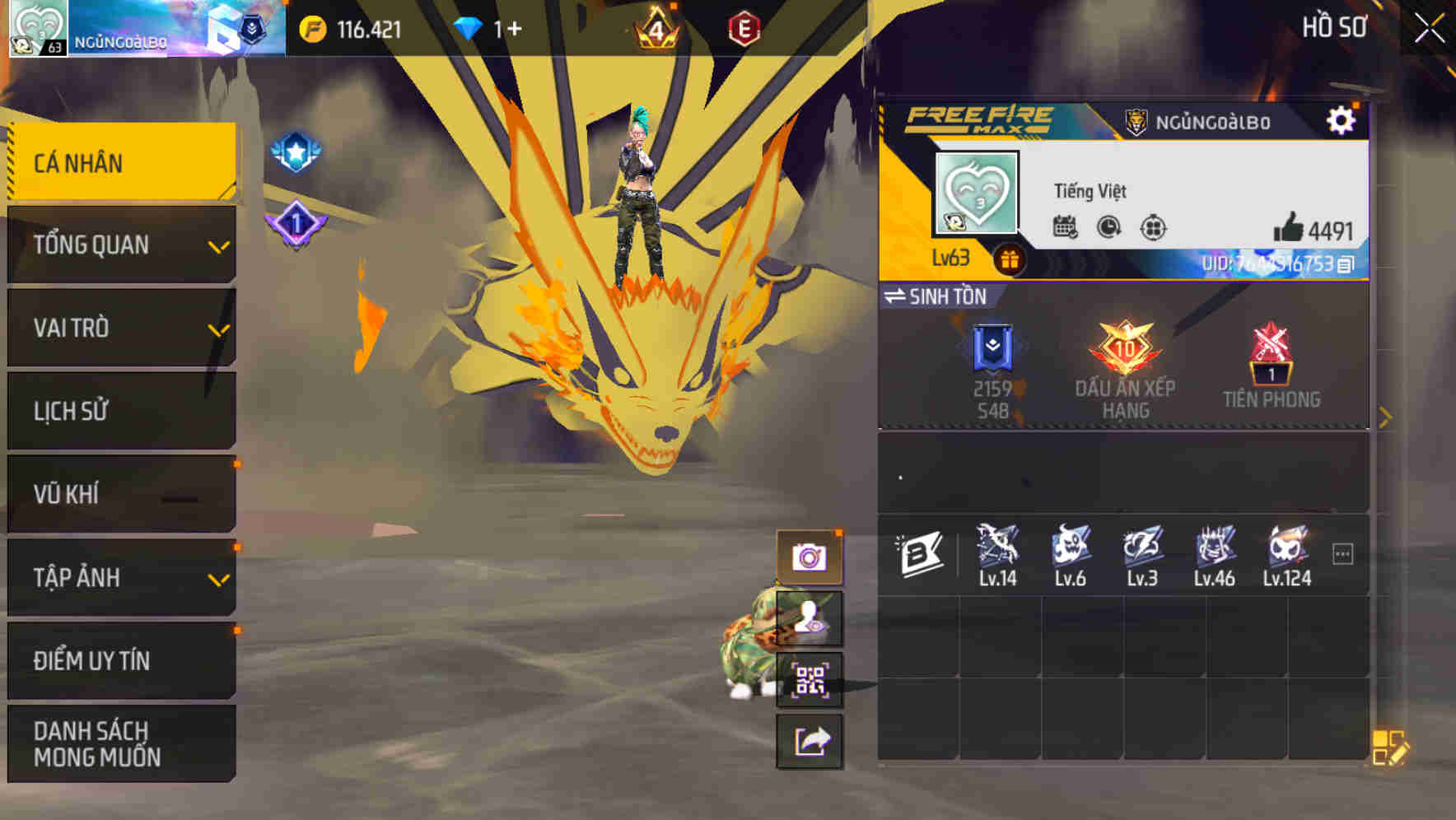Toggle the character preview eye icon
Screen dimensions: 1456x820
(810, 619)
